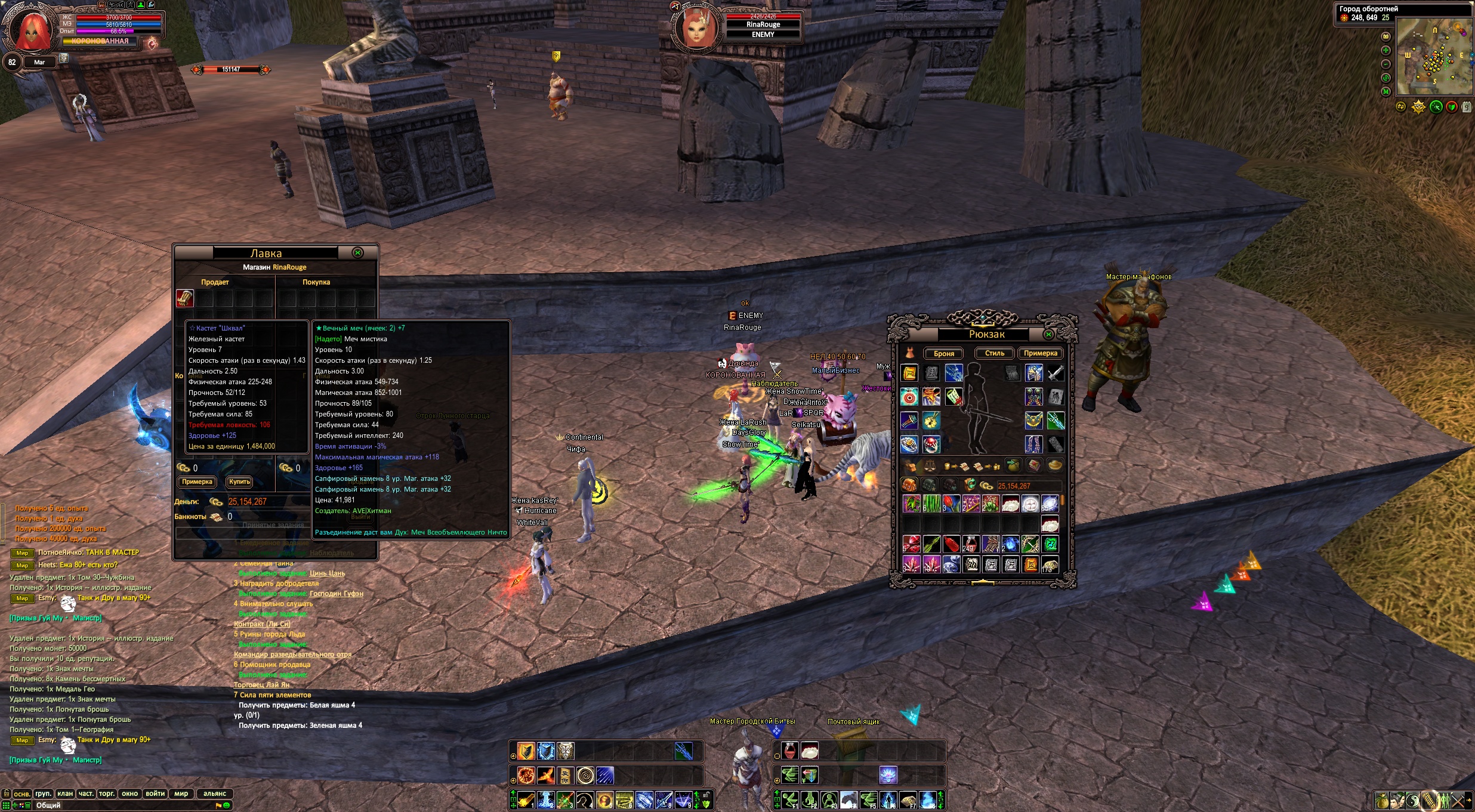Switch chat to the торг. channel
Image resolution: width=1475 pixels, height=812 pixels.
point(107,794)
